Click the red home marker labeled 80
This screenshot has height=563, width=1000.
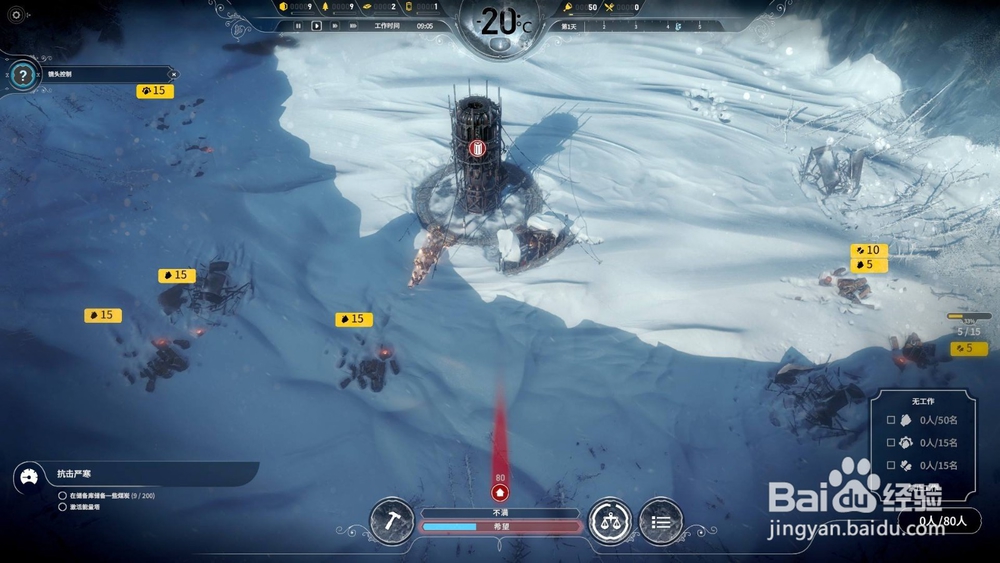[x=500, y=492]
